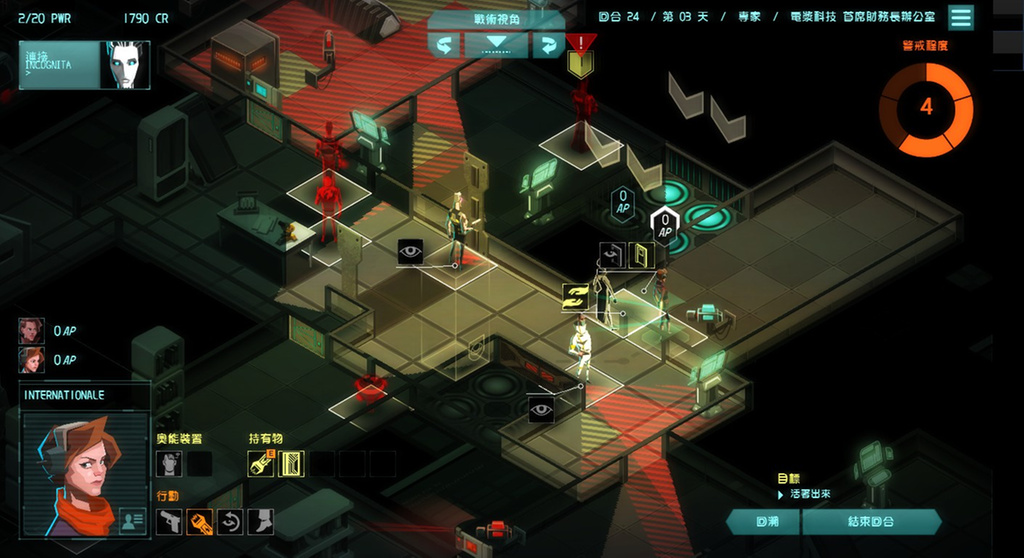Activate the pistol shoot action
The width and height of the screenshot is (1024, 558).
pos(170,521)
